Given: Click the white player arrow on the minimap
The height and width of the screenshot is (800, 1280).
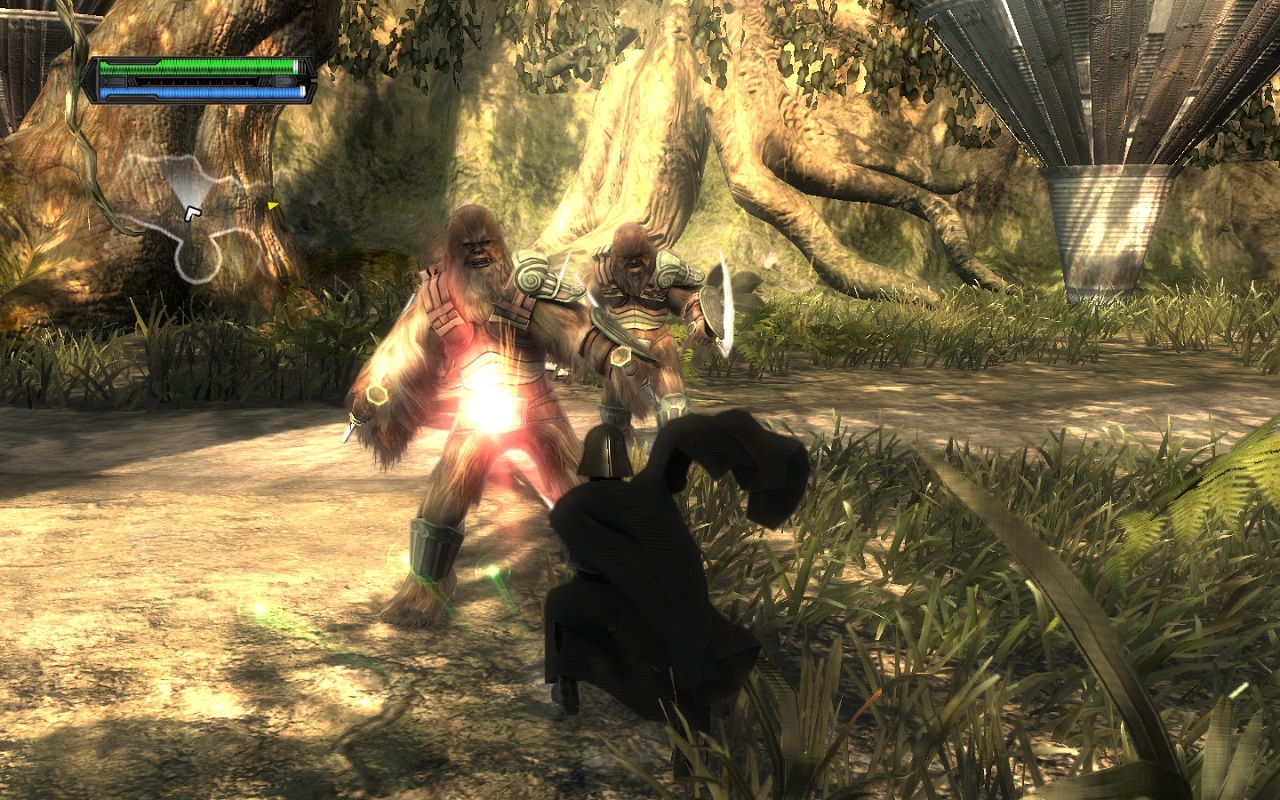Looking at the screenshot, I should 192,212.
